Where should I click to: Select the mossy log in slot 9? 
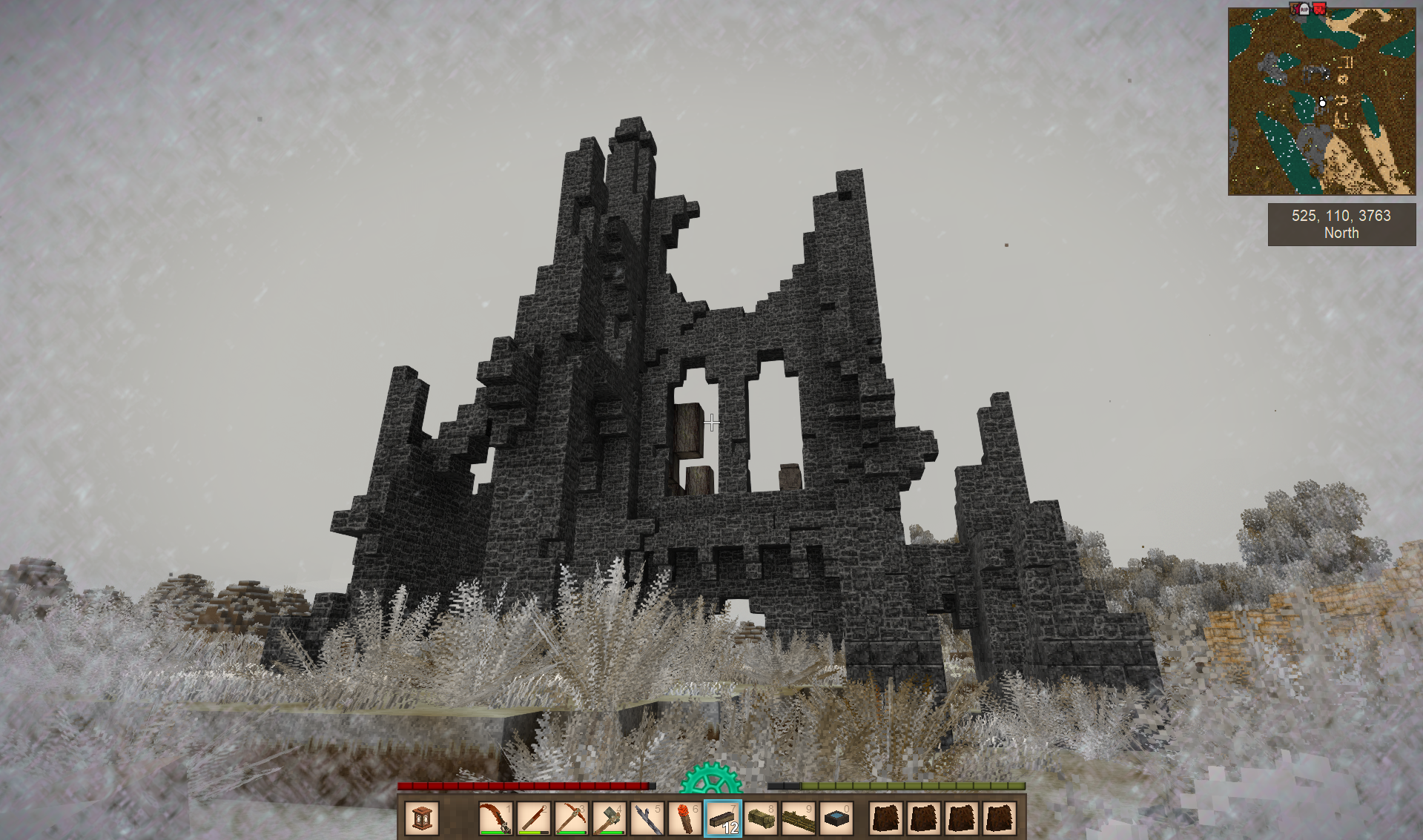799,818
